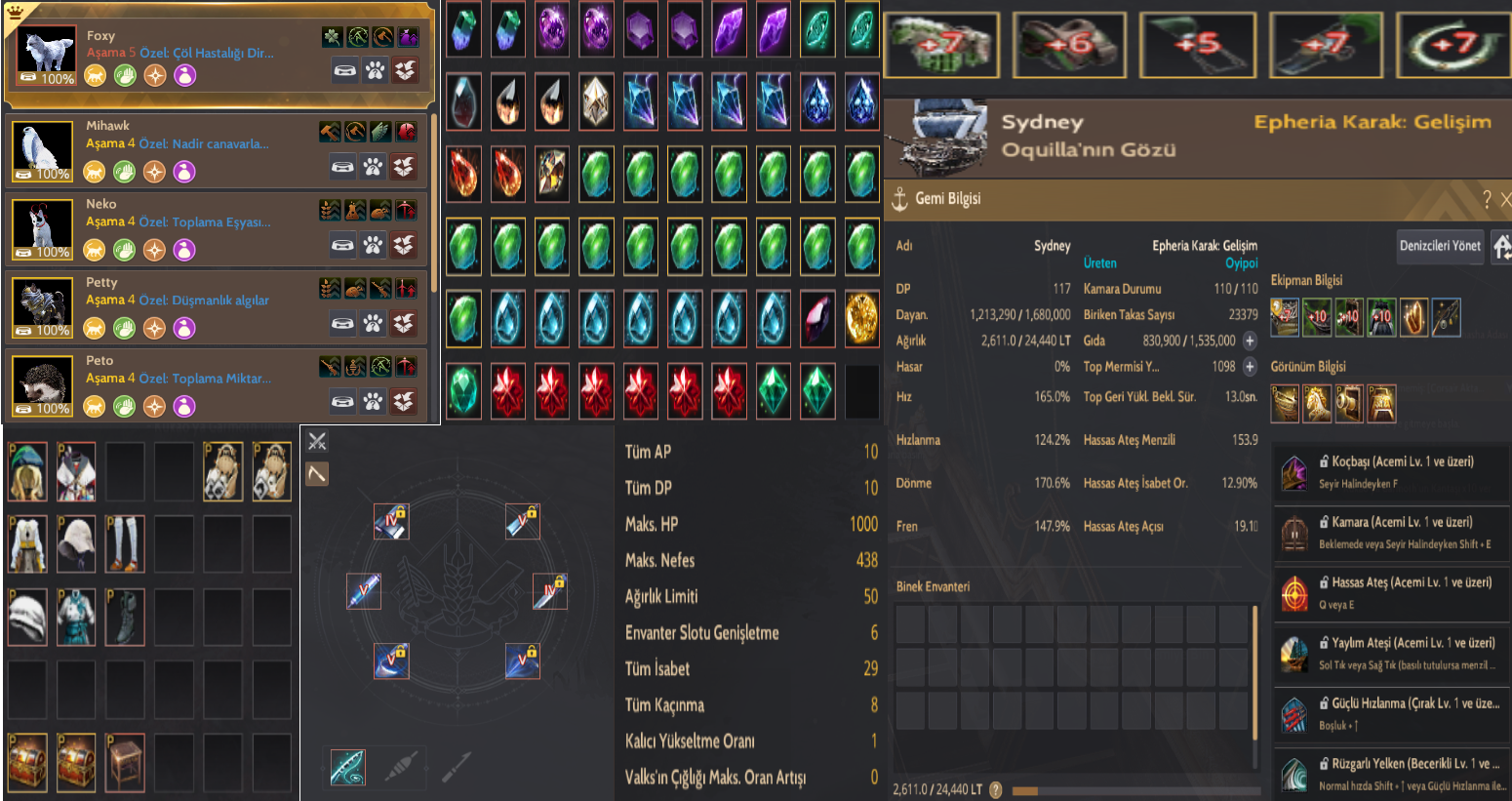Click the golden horse icon in Görünüm Bilgisi
1512x801 pixels.
coord(1317,403)
